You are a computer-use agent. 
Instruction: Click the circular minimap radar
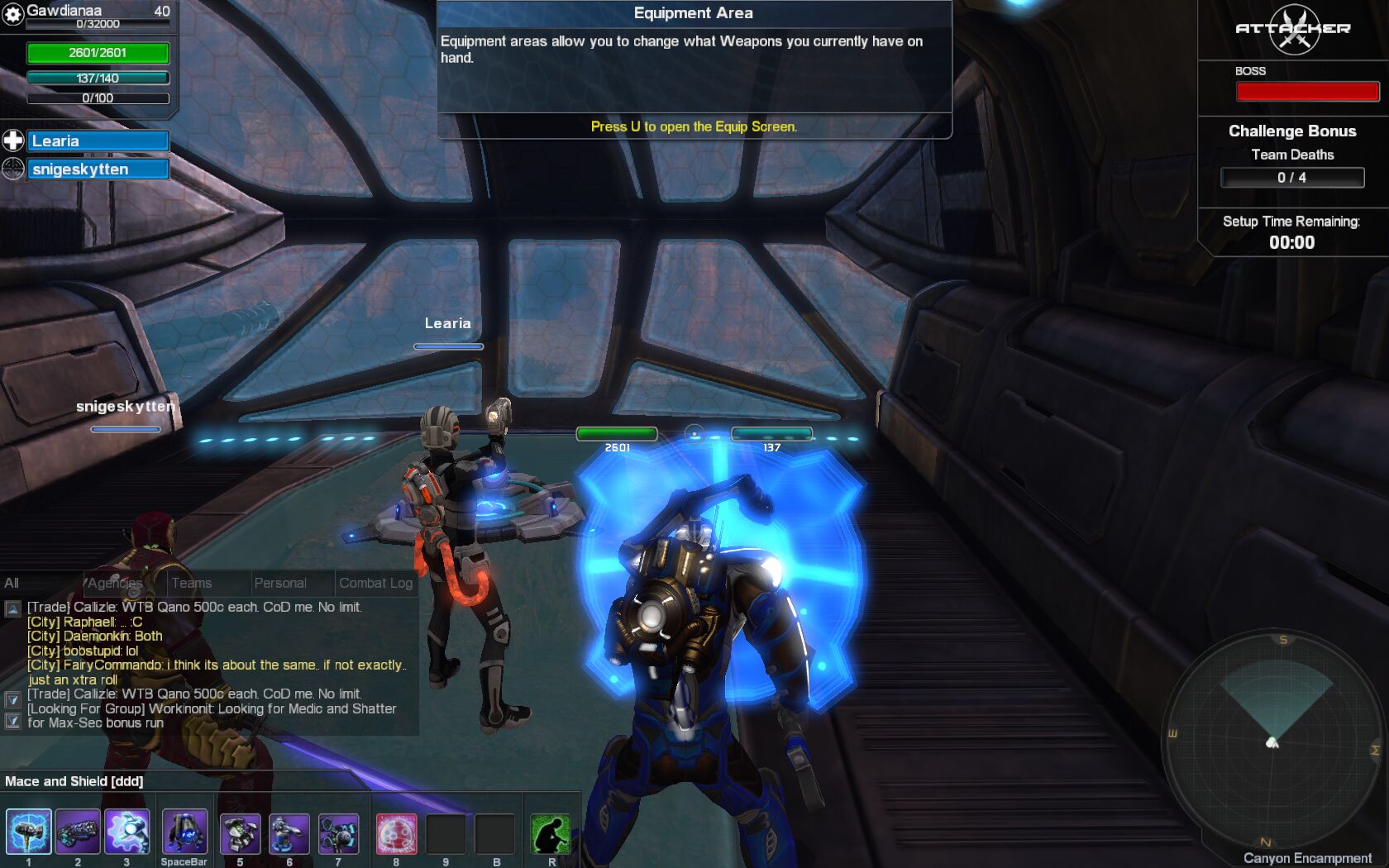click(x=1273, y=740)
